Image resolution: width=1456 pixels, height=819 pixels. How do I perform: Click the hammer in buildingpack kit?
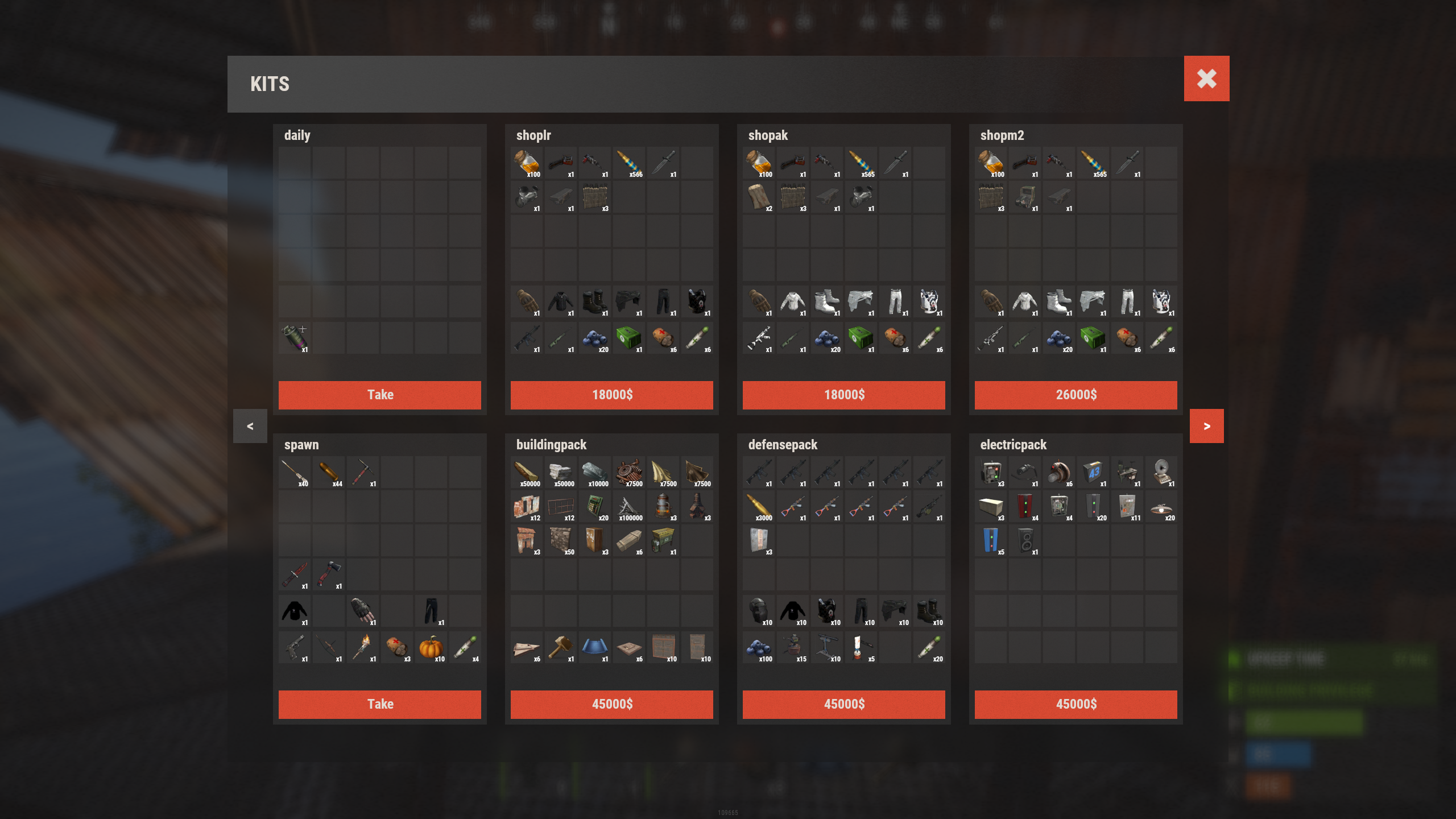[x=560, y=647]
